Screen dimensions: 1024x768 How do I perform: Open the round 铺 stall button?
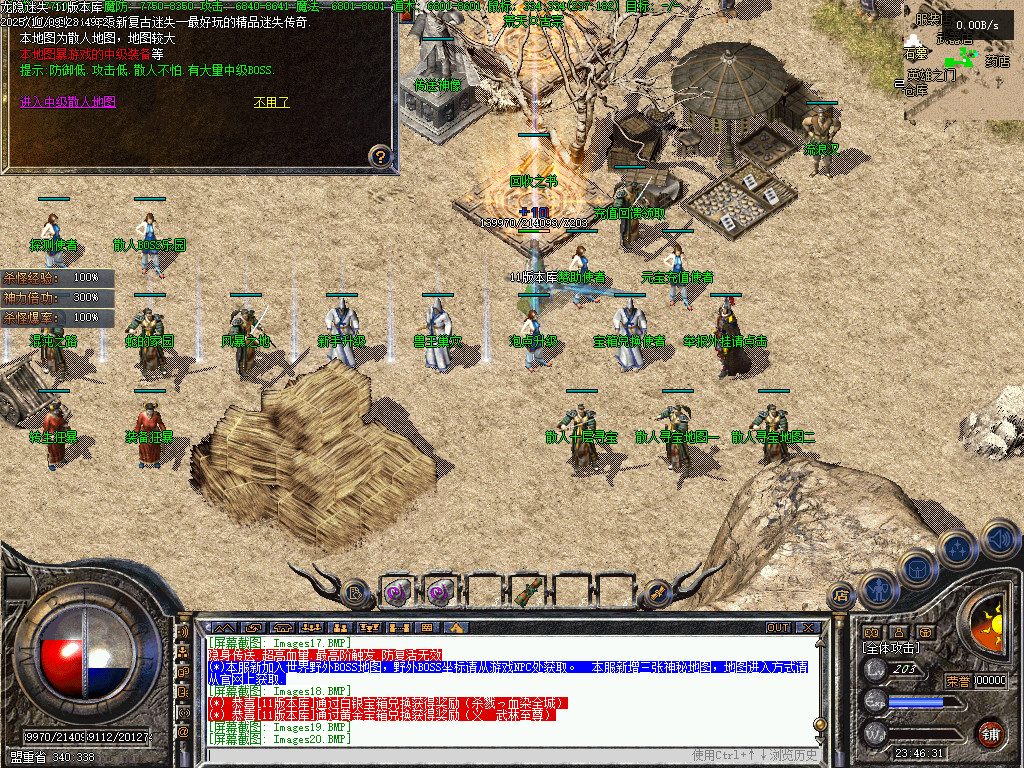[989, 732]
